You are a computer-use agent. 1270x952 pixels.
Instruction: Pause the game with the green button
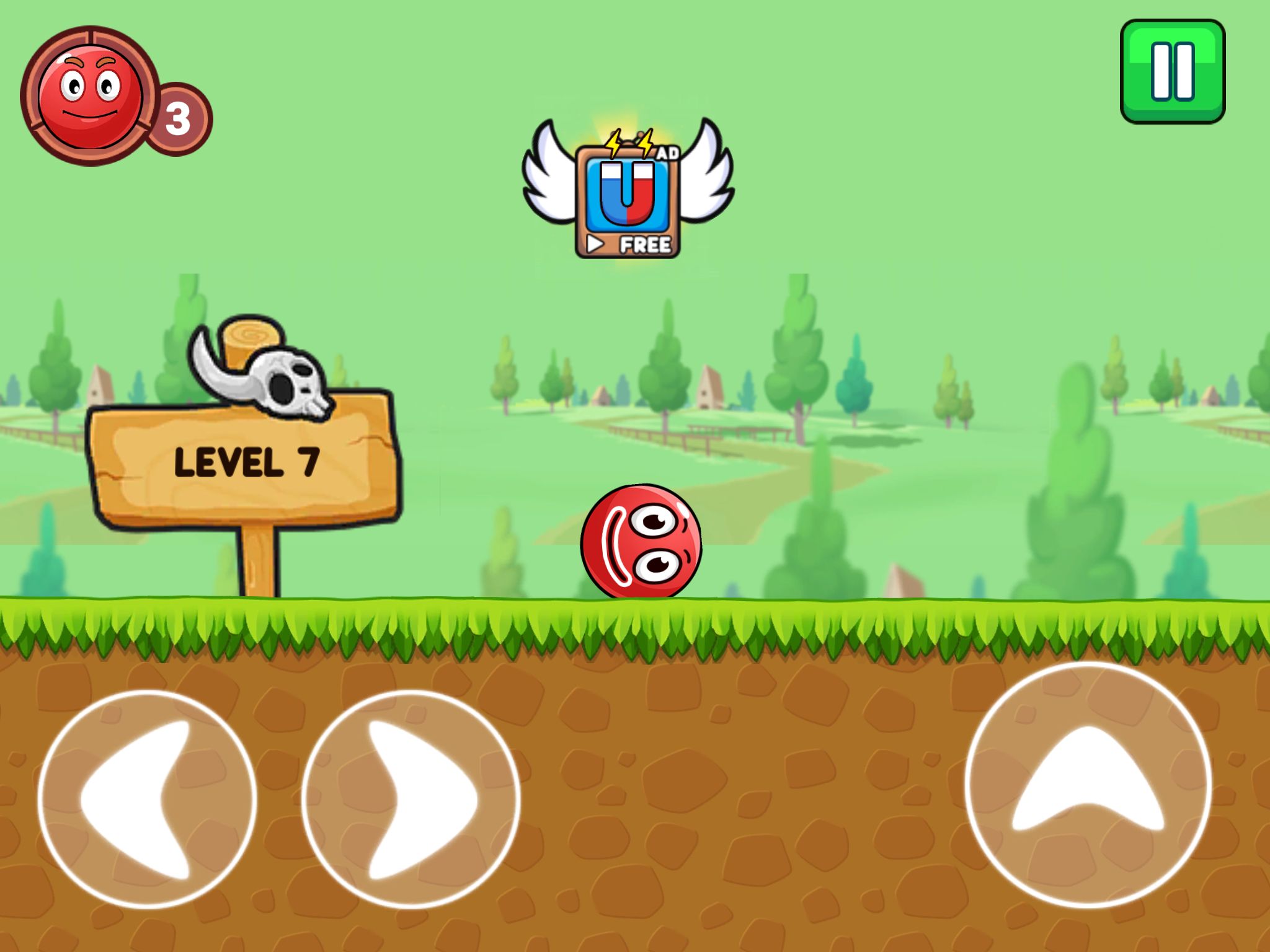(1172, 71)
